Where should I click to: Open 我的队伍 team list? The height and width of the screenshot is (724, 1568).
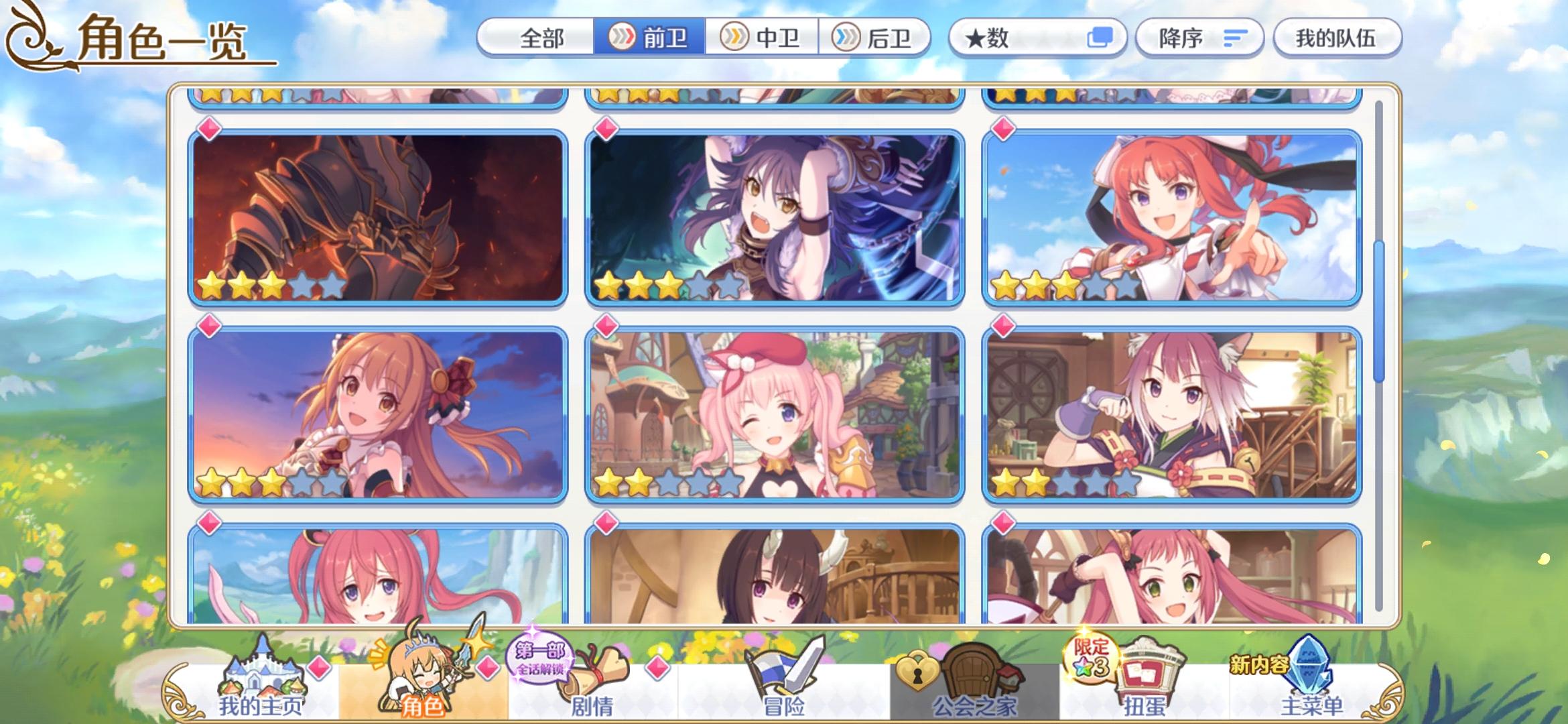pyautogui.click(x=1337, y=38)
